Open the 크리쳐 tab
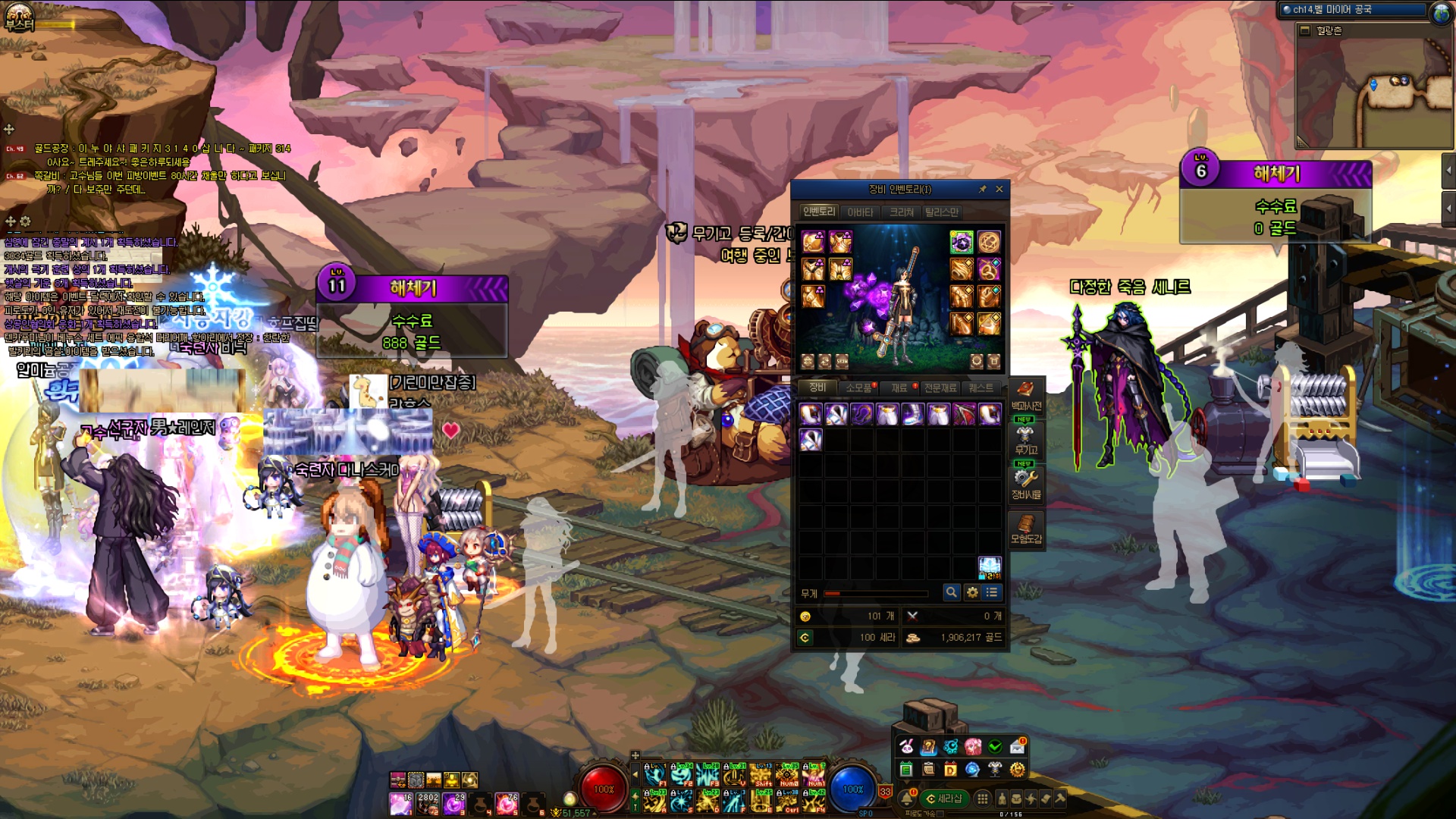Image resolution: width=1456 pixels, height=819 pixels. click(x=901, y=212)
